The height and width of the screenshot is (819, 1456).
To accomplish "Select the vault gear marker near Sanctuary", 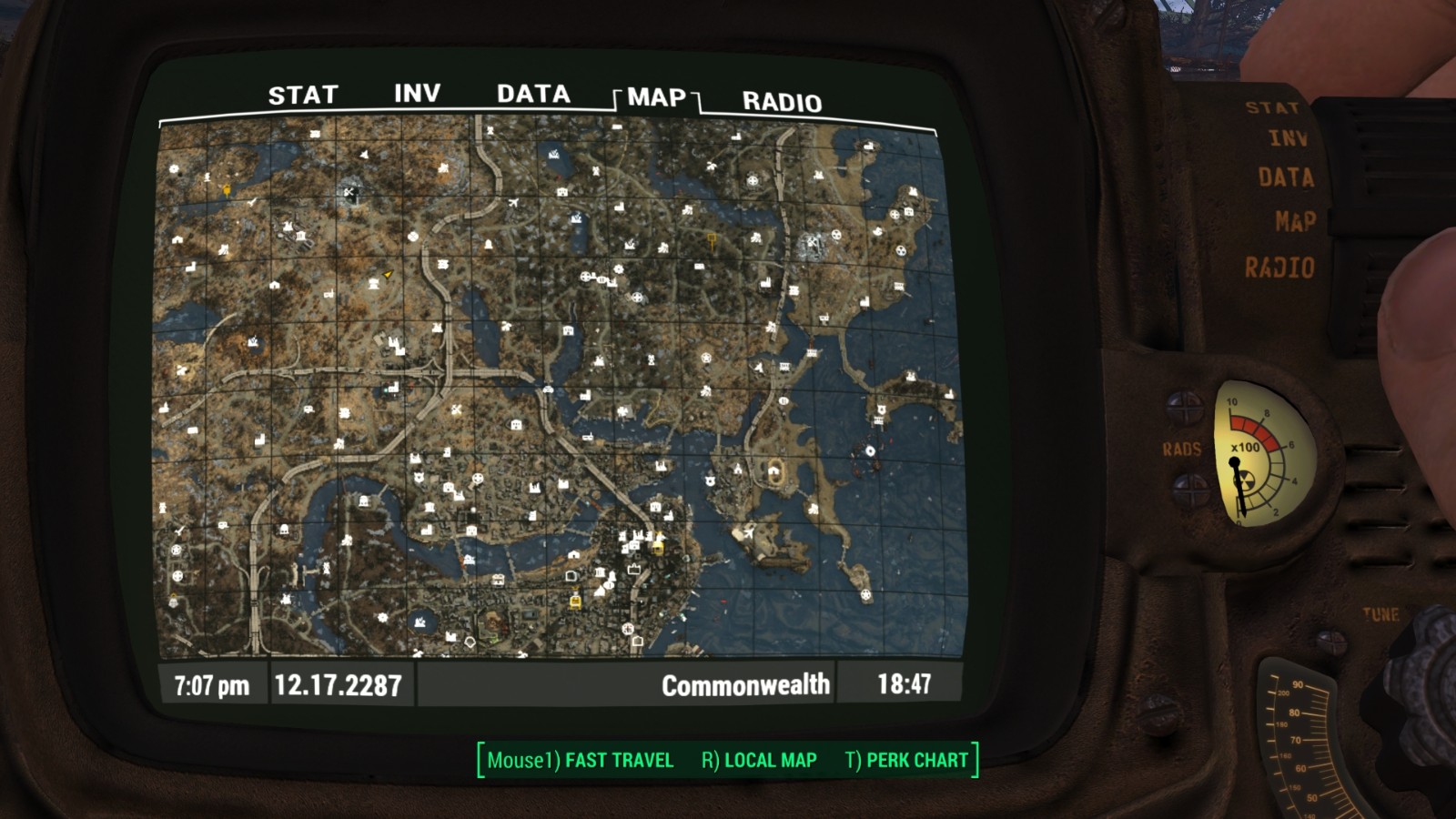I will [x=172, y=169].
